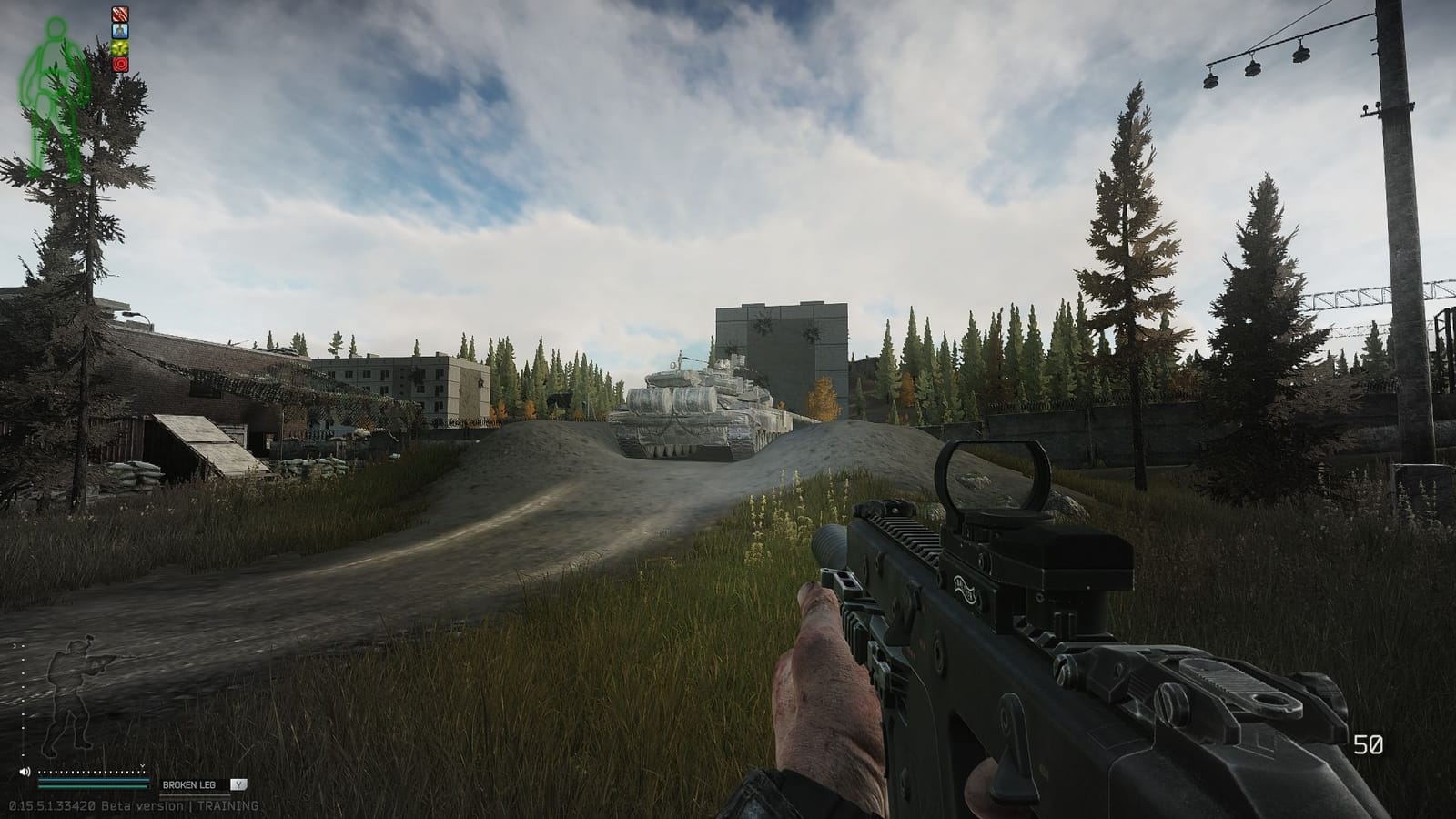
Task: Click the yellow pain status effect icon
Action: pos(120,48)
